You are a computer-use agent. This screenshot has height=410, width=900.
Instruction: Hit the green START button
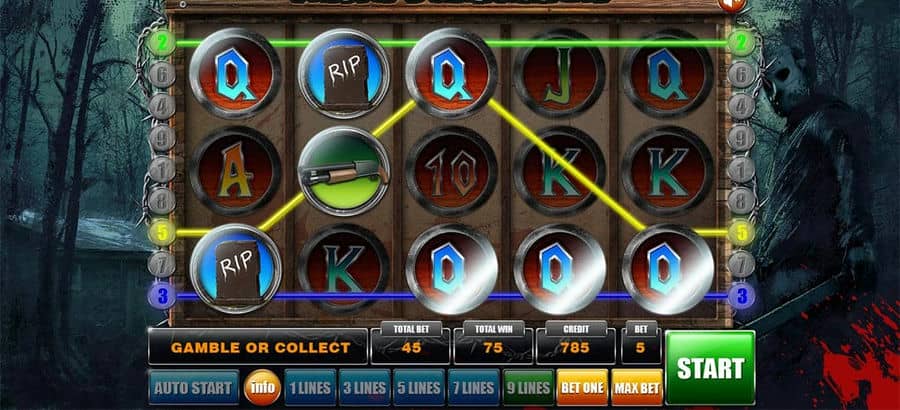(x=710, y=367)
